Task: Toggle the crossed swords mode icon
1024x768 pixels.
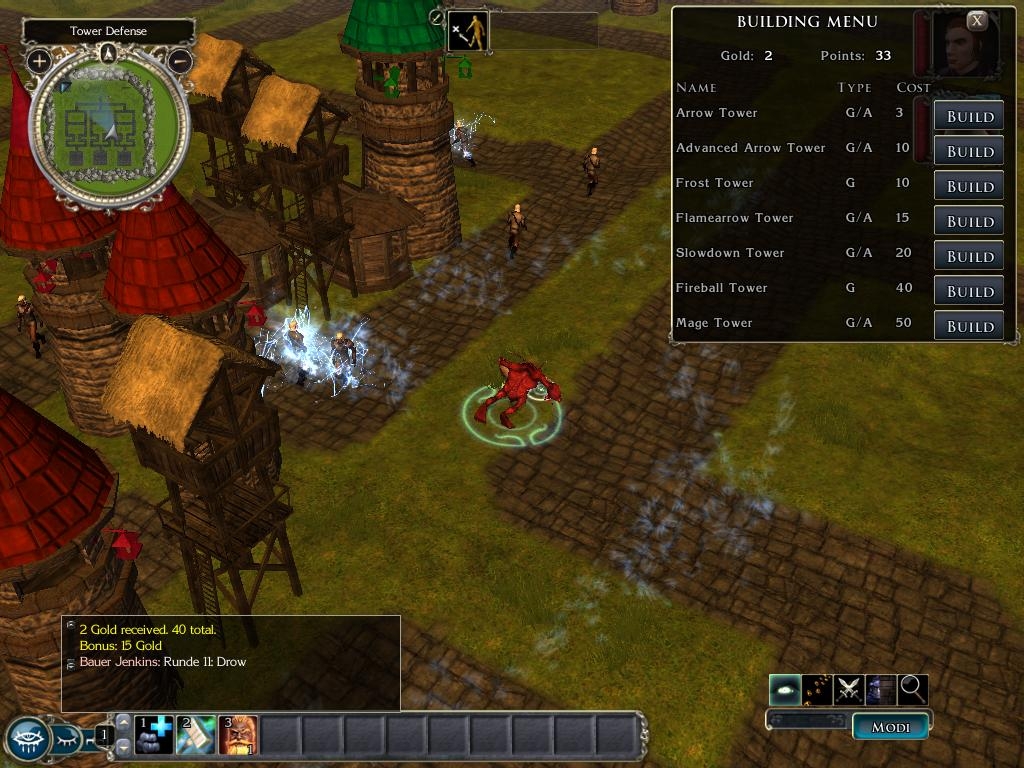Action: (849, 689)
